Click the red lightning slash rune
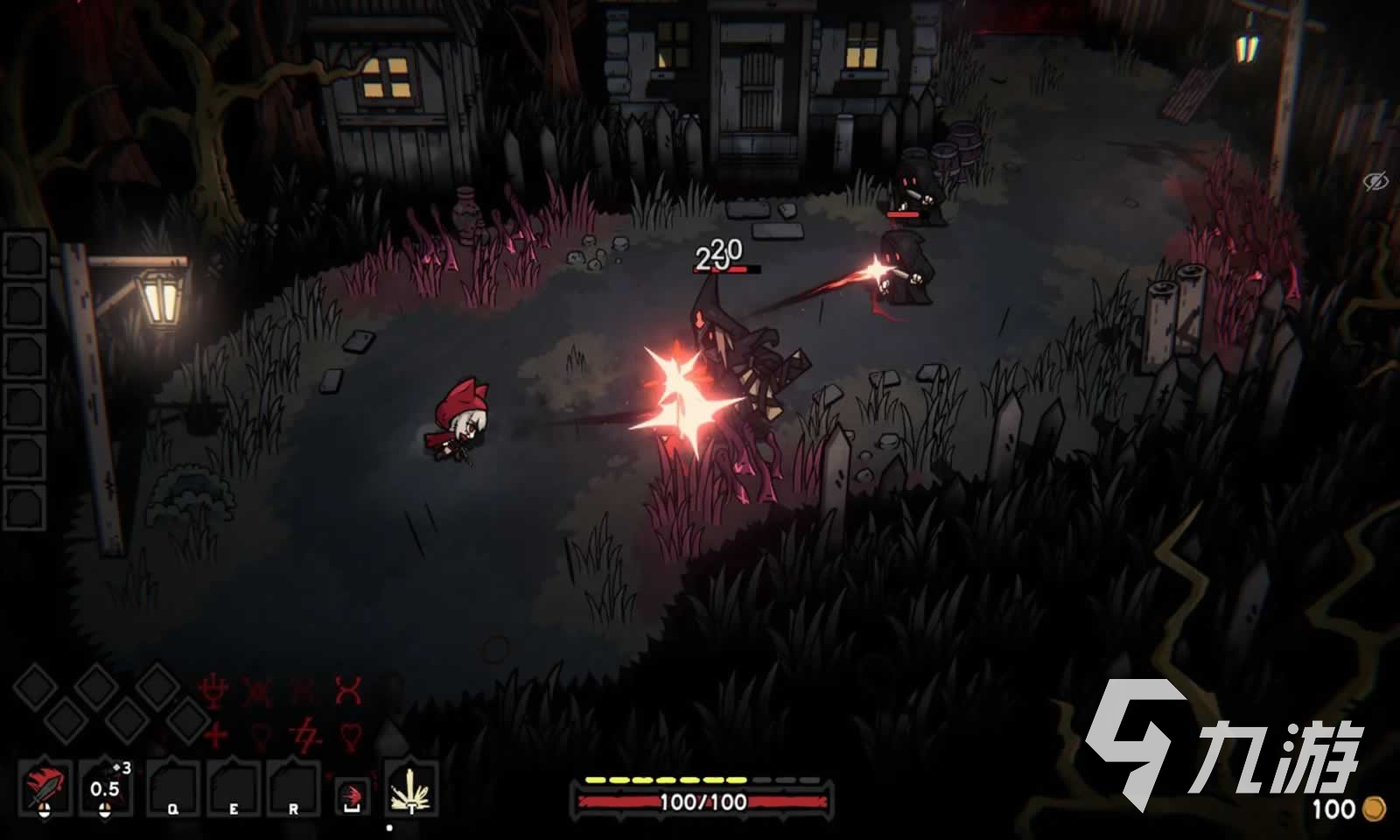Viewport: 1400px width, 840px height. (x=304, y=733)
